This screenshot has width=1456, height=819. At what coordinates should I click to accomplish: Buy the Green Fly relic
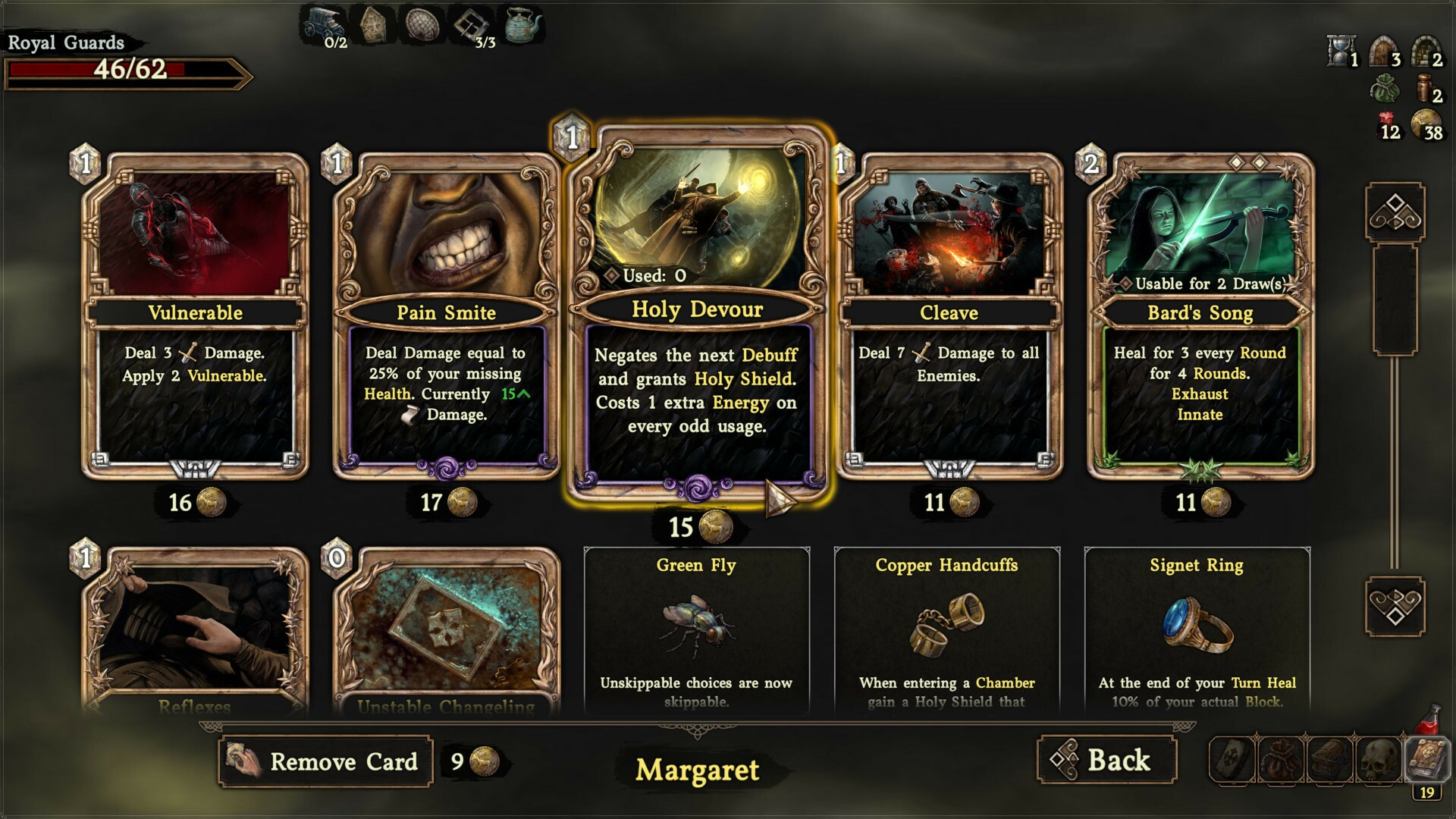point(696,629)
